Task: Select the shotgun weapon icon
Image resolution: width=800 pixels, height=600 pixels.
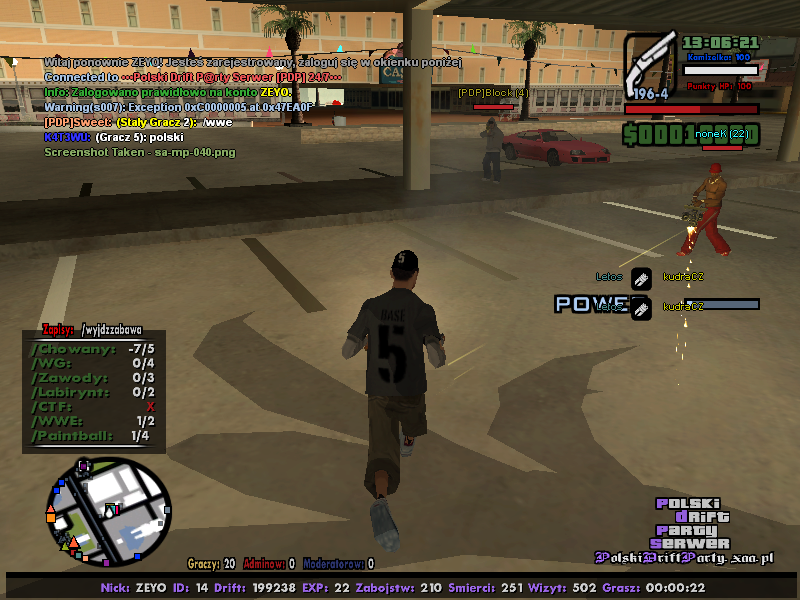Action: [651, 63]
